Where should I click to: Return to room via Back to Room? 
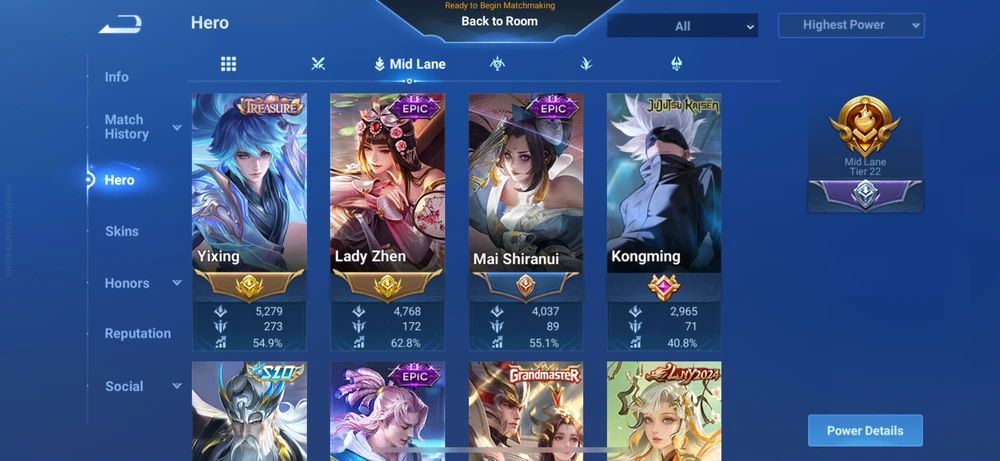(499, 21)
